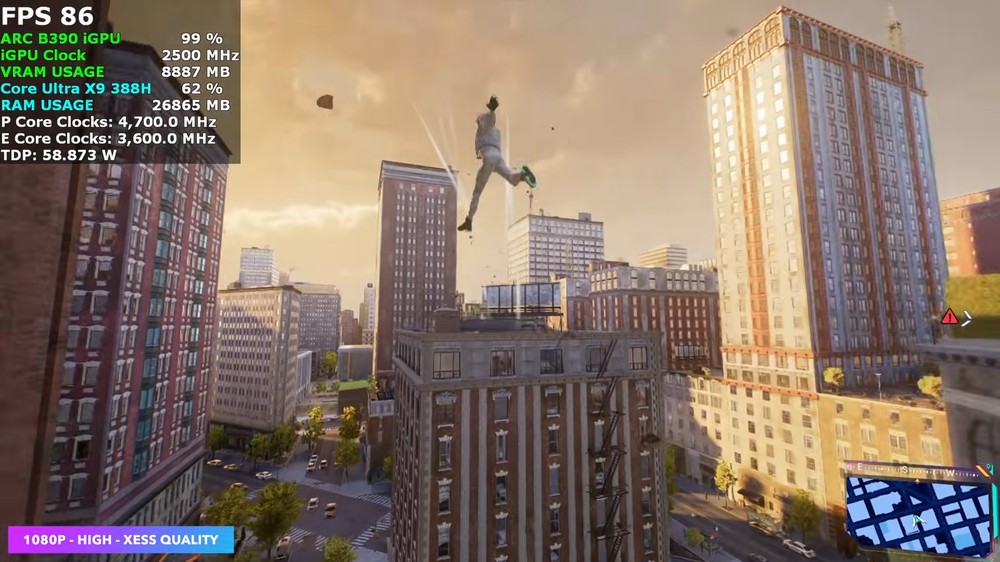
Task: Click the red triangle crime alert marker
Action: [x=949, y=317]
